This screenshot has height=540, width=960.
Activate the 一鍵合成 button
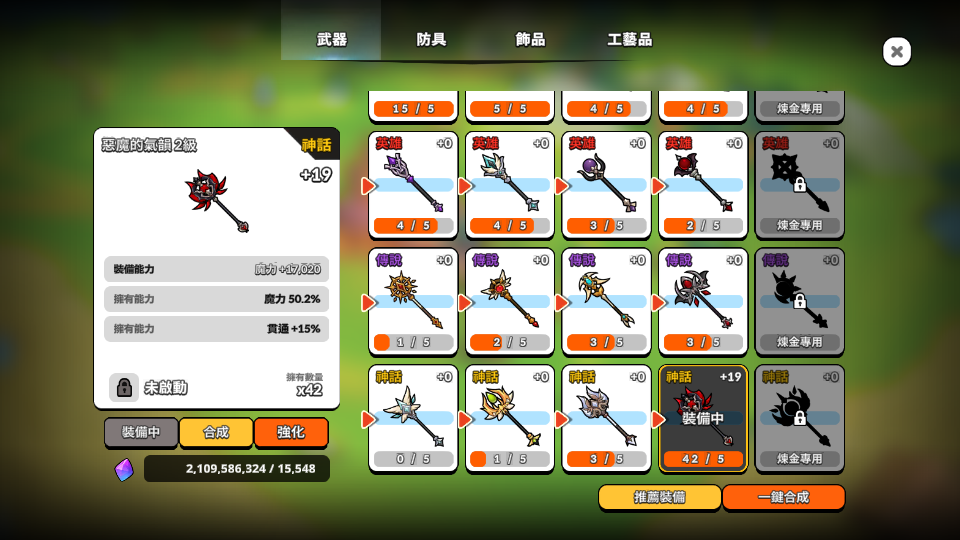click(x=783, y=497)
